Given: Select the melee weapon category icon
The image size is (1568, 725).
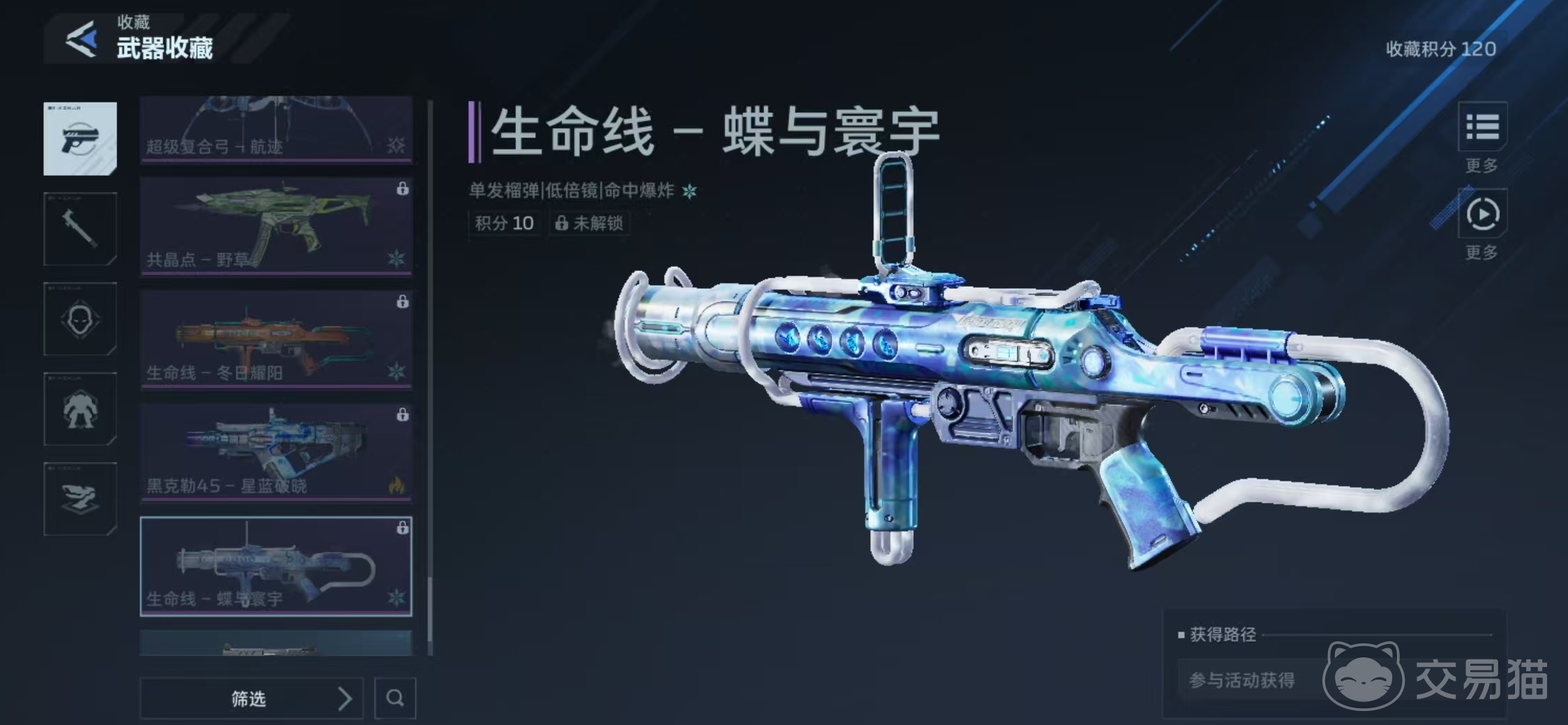Looking at the screenshot, I should click(80, 228).
